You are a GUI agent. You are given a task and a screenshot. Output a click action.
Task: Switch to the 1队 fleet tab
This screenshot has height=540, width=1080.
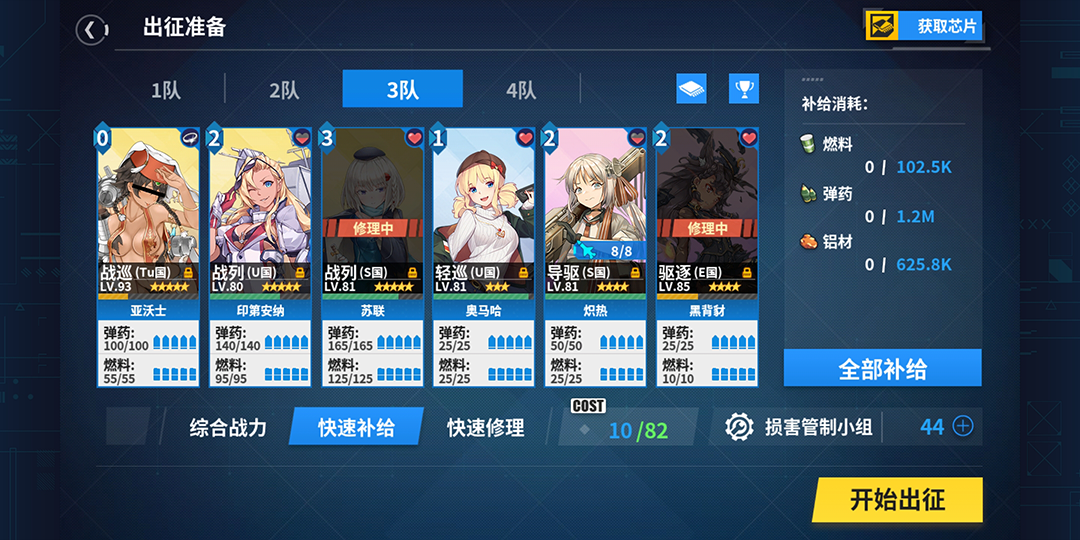tap(166, 90)
